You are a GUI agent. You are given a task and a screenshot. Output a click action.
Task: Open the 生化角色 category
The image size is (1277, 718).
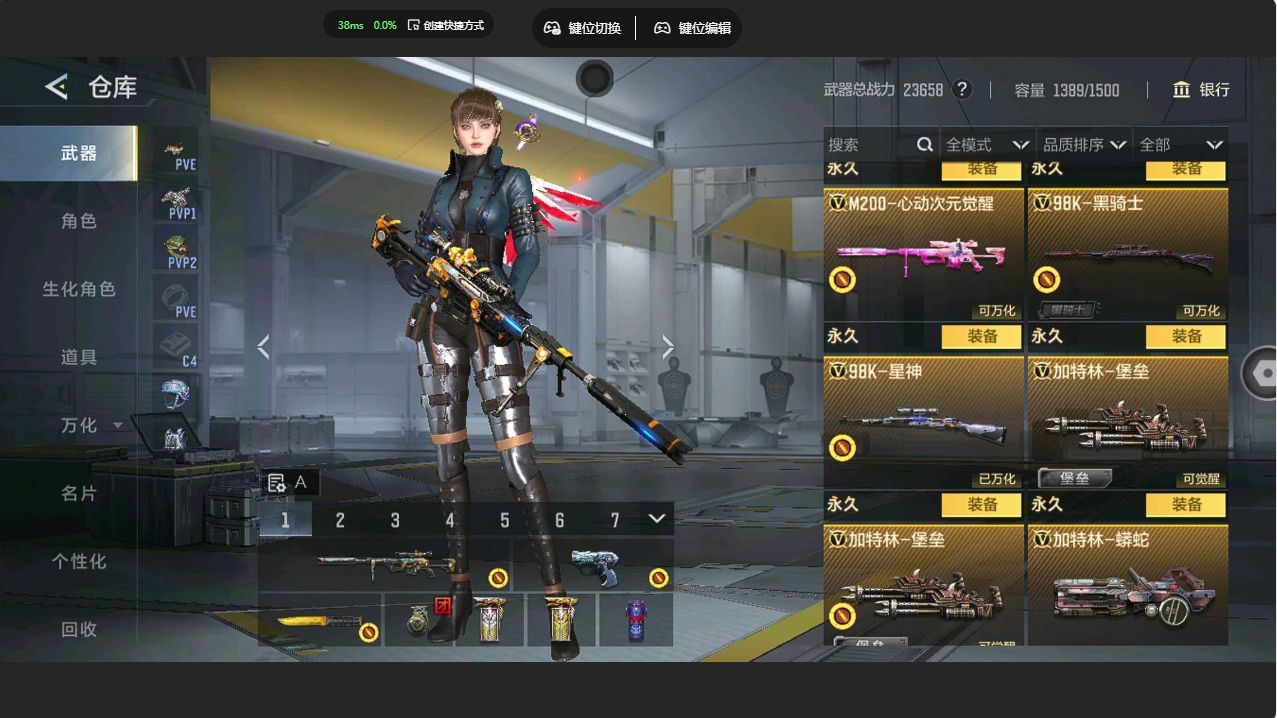pos(79,289)
